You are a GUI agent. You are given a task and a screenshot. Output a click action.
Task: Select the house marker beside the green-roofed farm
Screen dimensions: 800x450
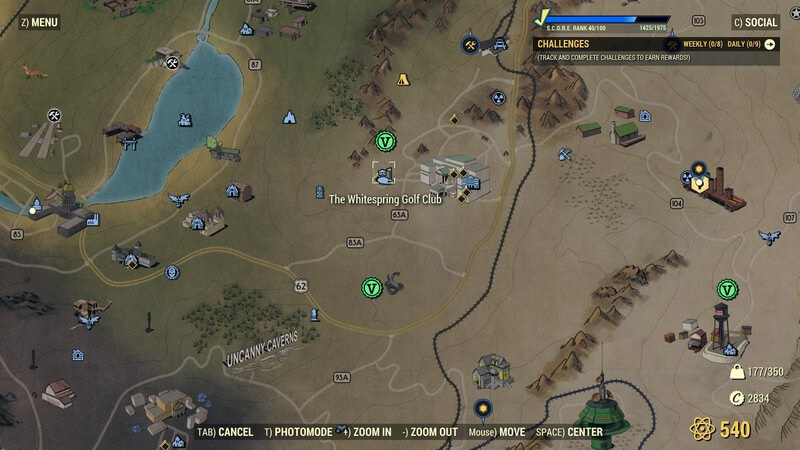(645, 117)
